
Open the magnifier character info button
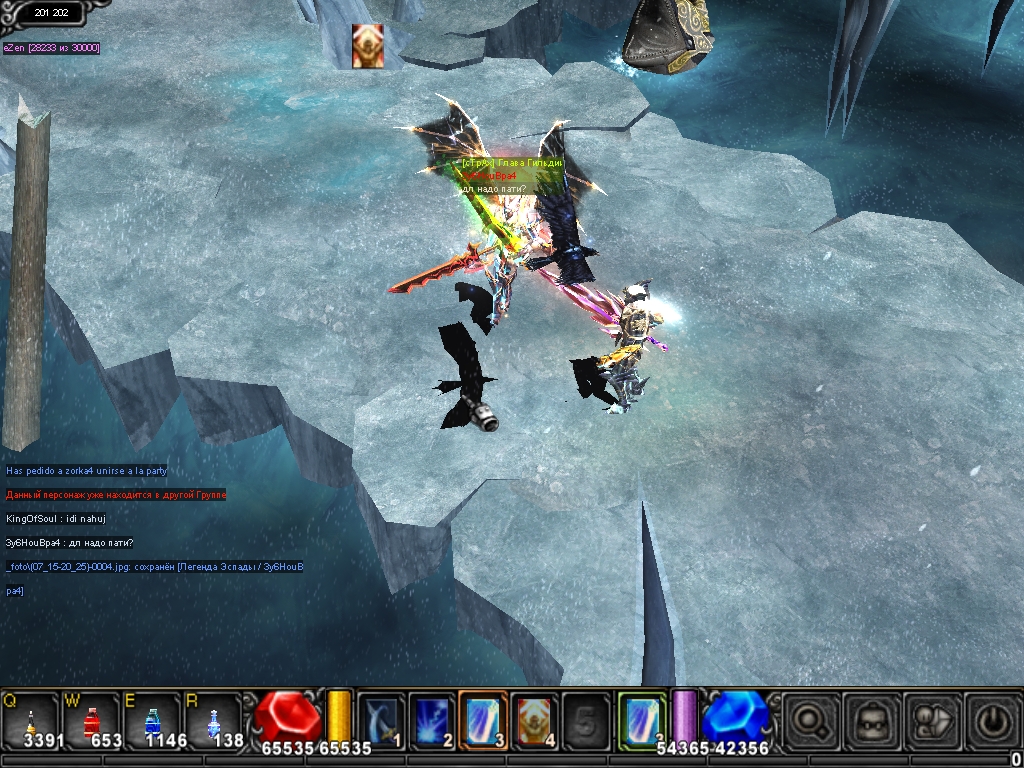[x=809, y=719]
